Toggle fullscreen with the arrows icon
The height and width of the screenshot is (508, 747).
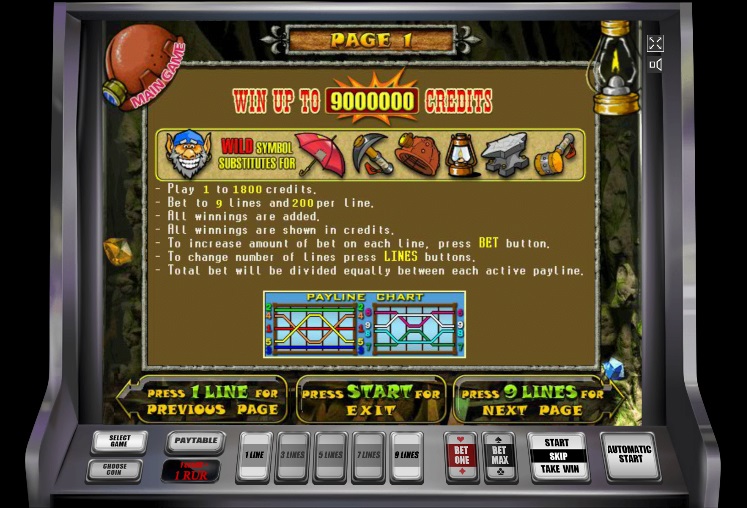pyautogui.click(x=655, y=43)
